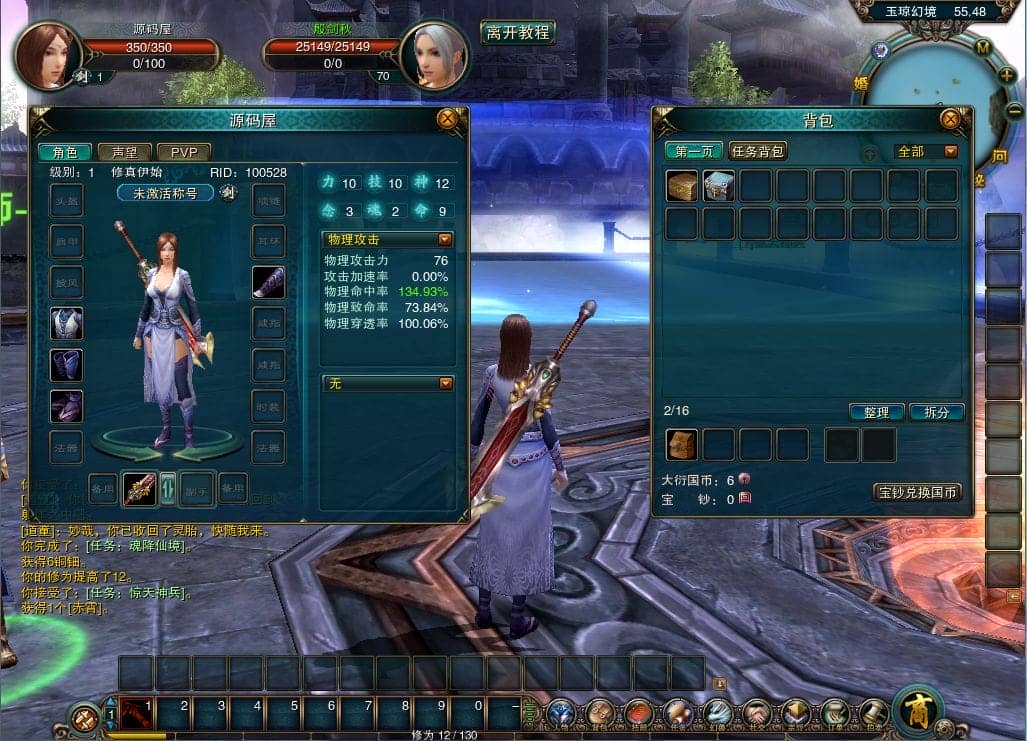Click the 未激活称号 title button
The height and width of the screenshot is (741, 1027).
click(x=166, y=193)
